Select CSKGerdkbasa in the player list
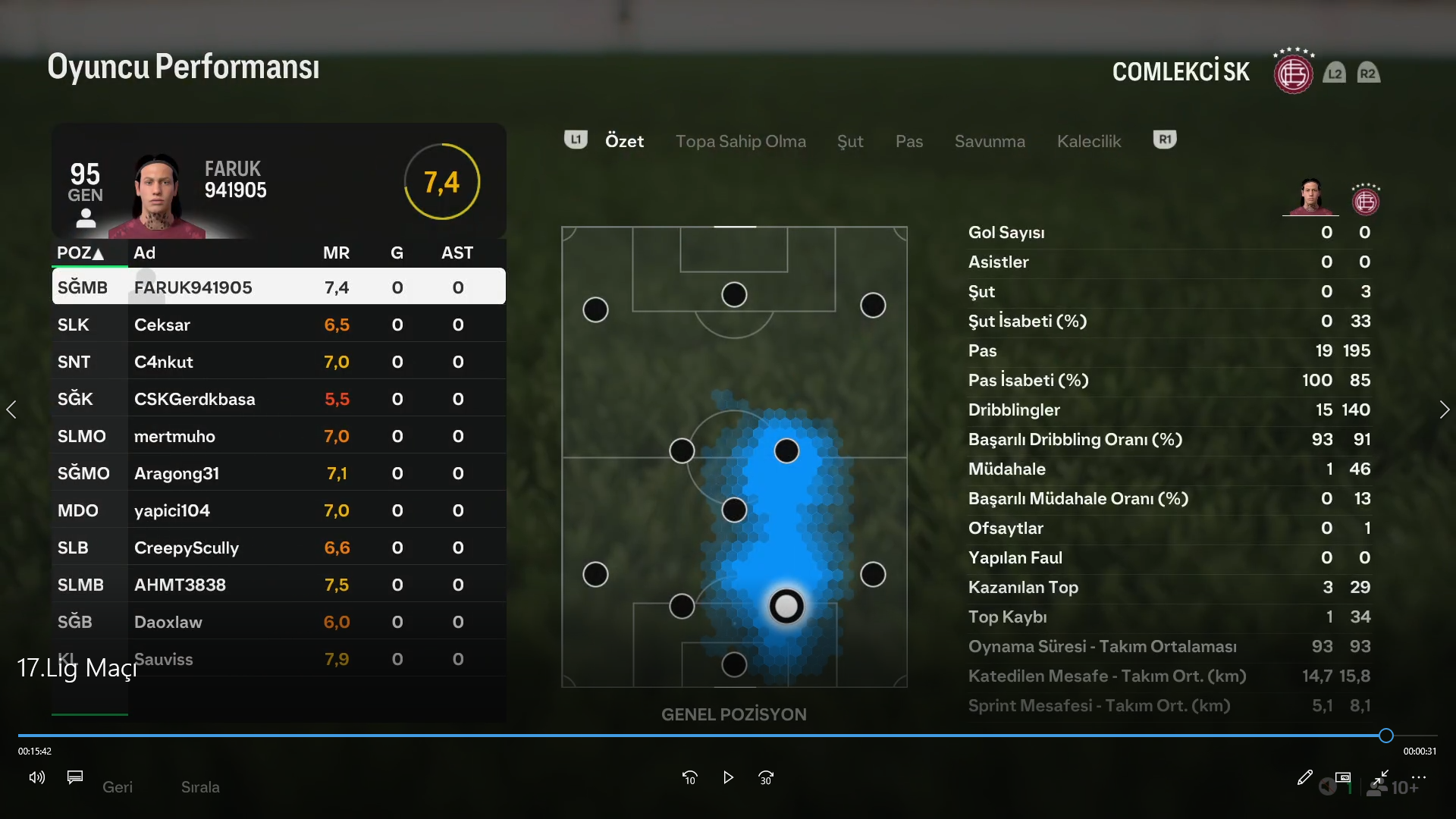The image size is (1456, 819). [x=278, y=399]
